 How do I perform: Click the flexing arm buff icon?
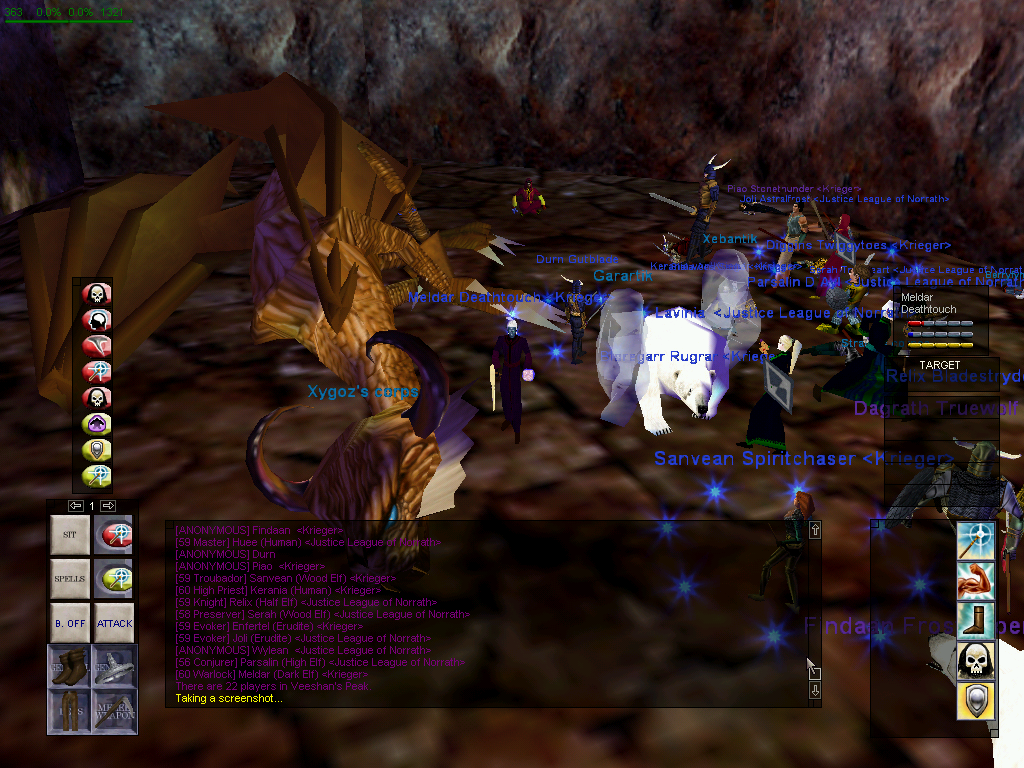pos(976,580)
